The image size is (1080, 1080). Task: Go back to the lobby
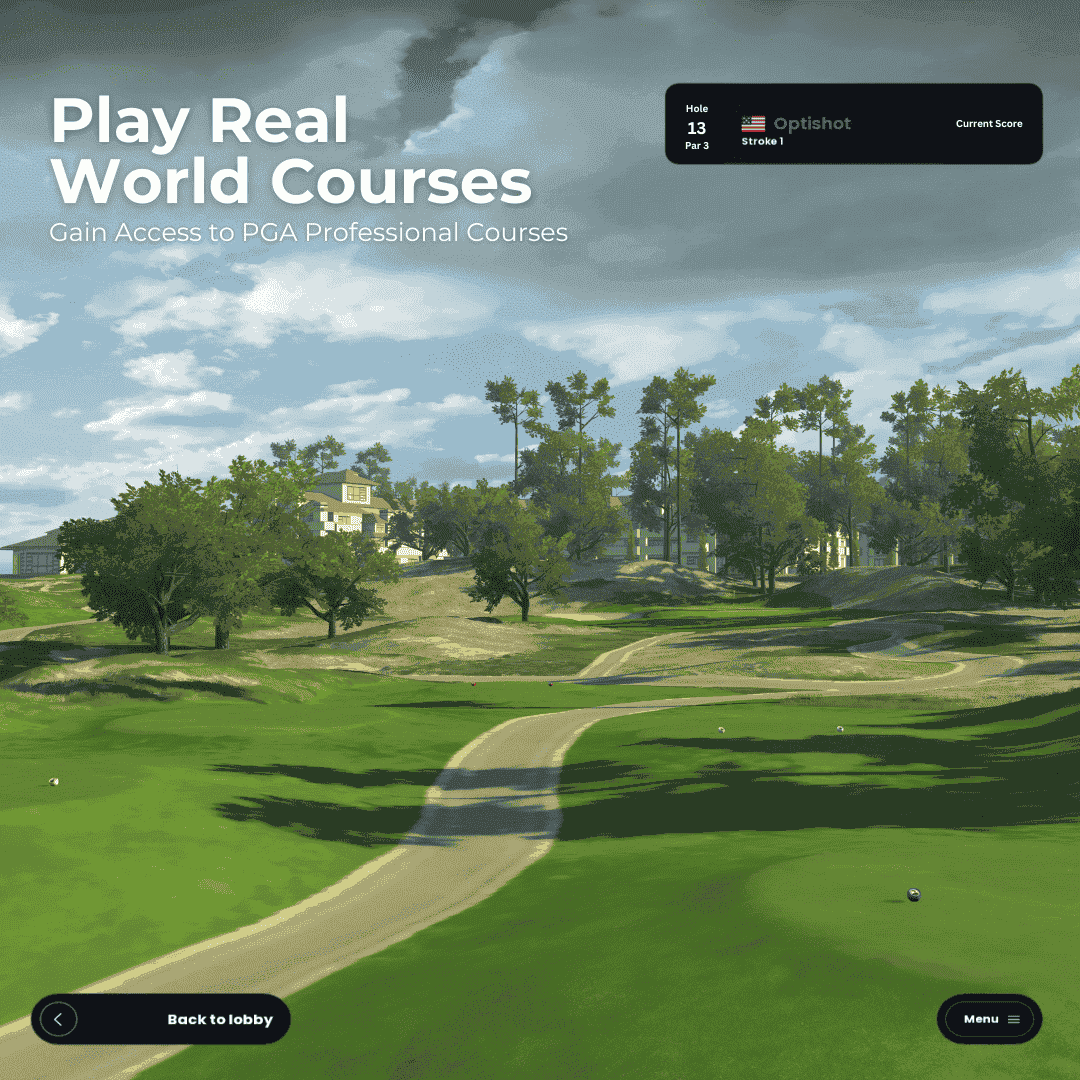(161, 1019)
